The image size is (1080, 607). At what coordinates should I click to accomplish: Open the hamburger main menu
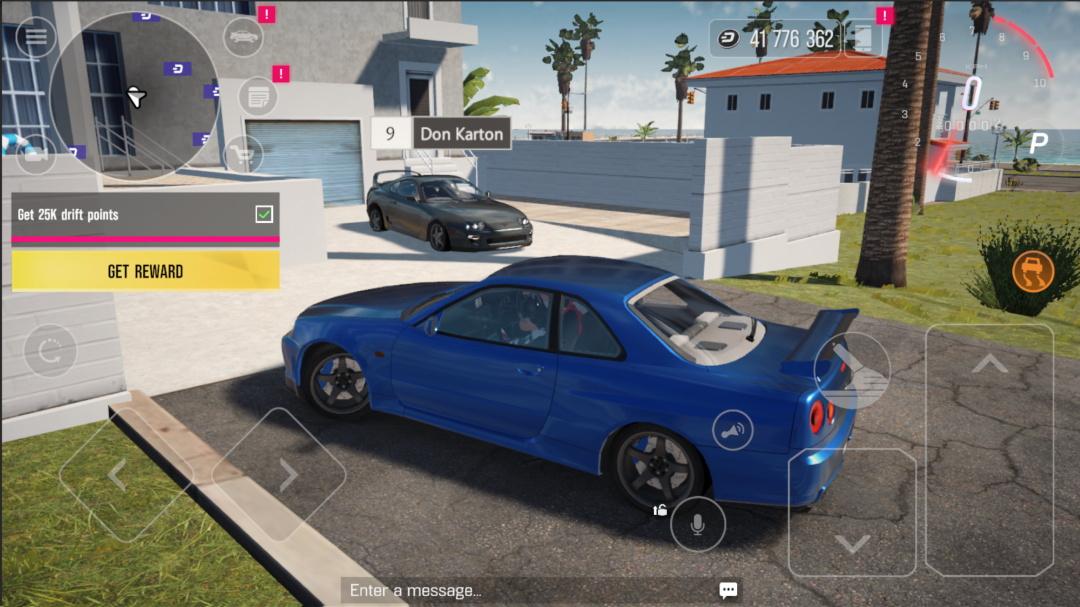coord(36,37)
